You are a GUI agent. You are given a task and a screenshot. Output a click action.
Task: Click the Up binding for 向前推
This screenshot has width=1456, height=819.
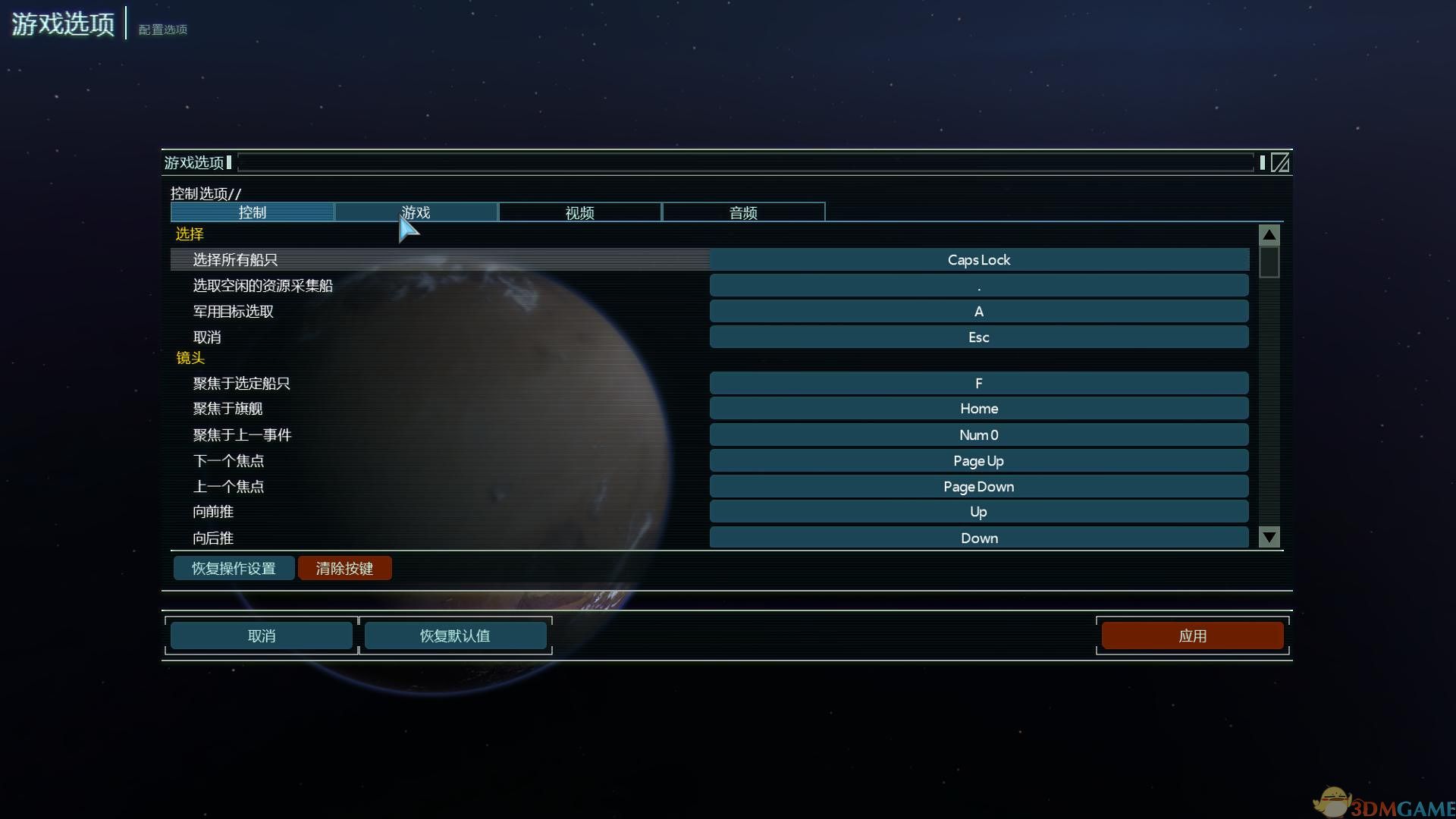pos(978,512)
